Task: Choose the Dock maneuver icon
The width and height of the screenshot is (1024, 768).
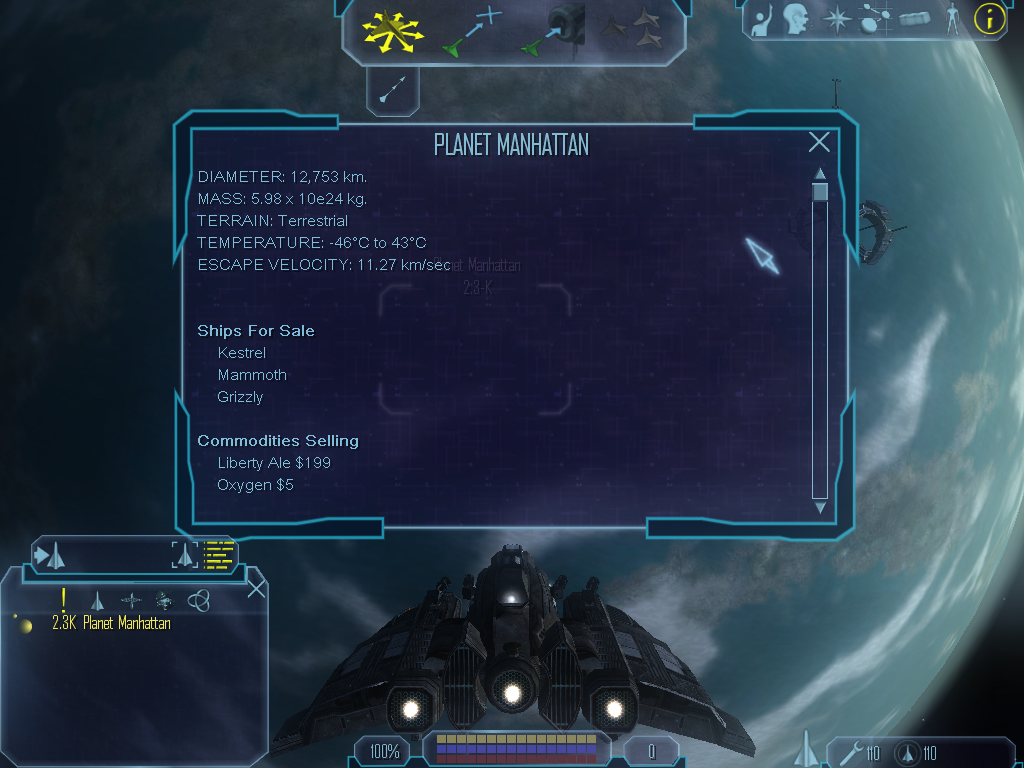Action: (552, 30)
